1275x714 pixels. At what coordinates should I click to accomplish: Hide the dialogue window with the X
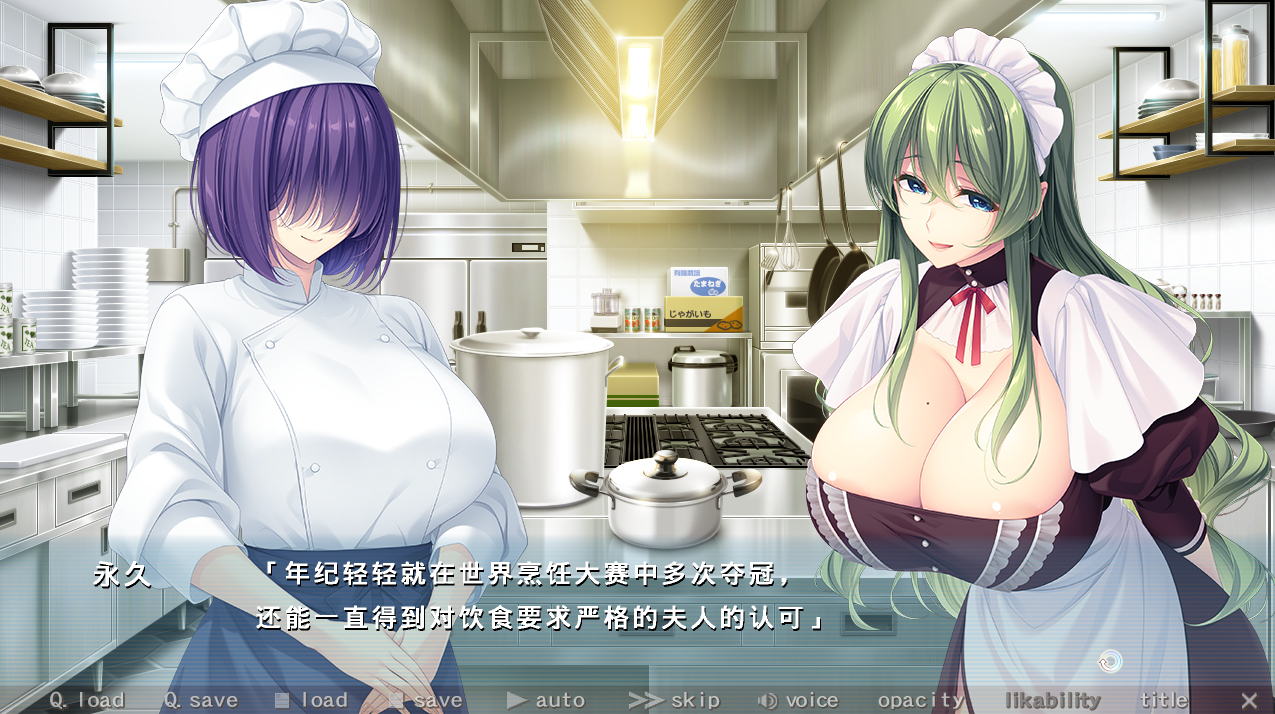1249,700
